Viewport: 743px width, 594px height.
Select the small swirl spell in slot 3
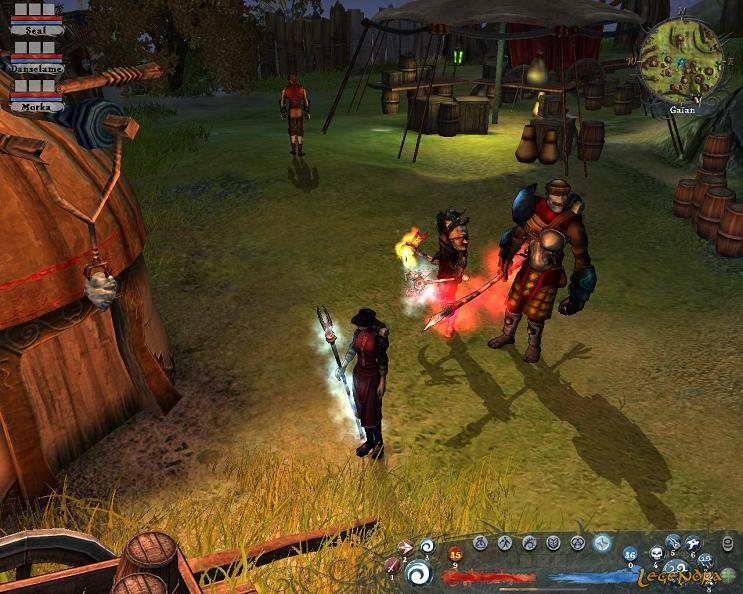(427, 546)
